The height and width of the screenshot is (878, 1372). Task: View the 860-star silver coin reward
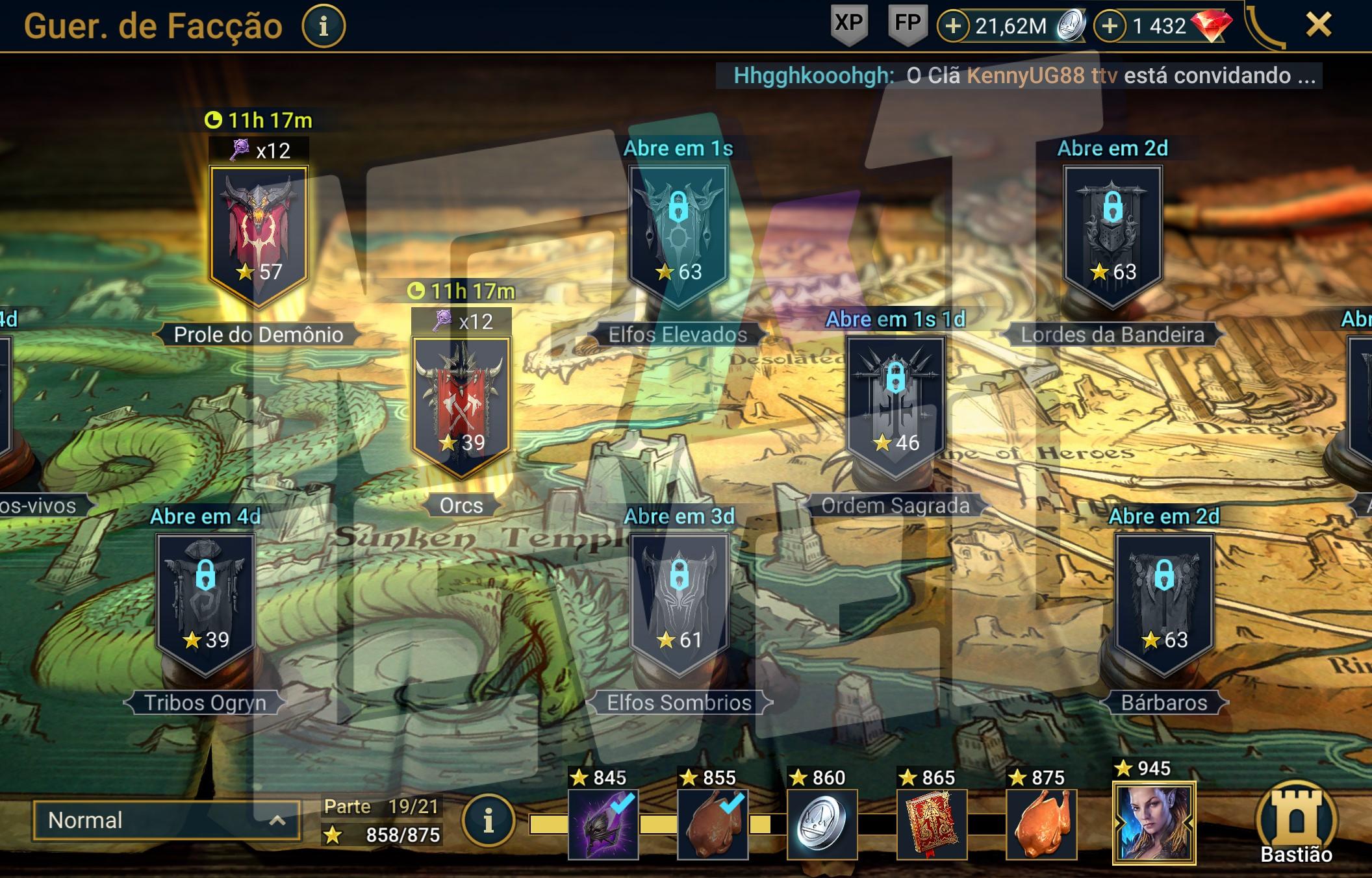[822, 825]
